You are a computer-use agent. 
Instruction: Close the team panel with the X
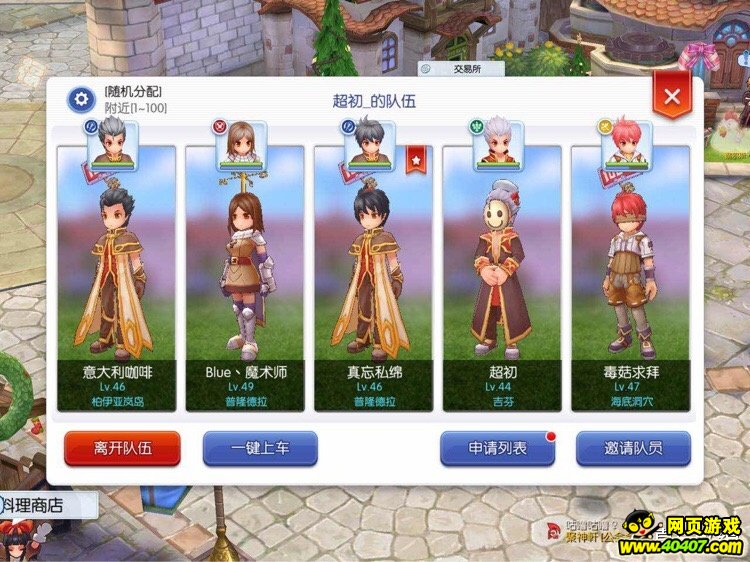[672, 97]
